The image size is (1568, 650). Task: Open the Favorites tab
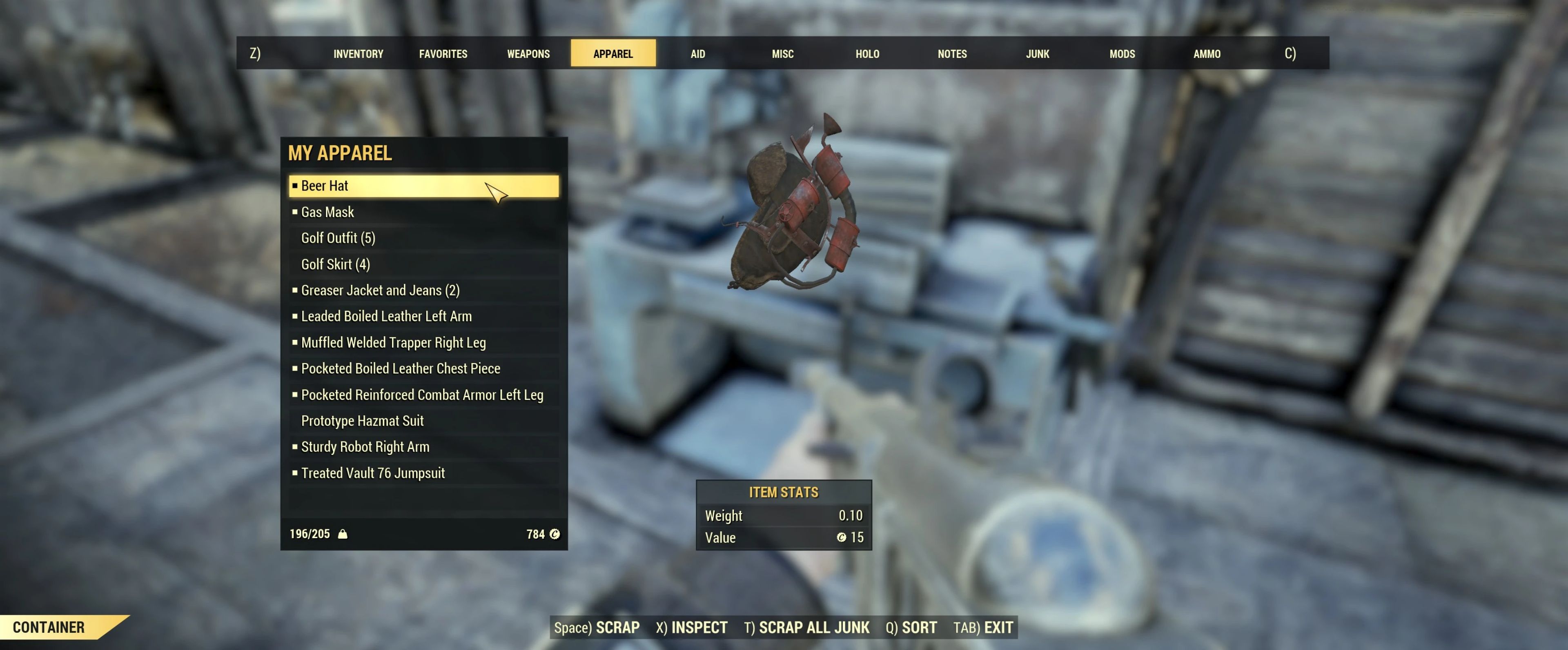coord(443,53)
